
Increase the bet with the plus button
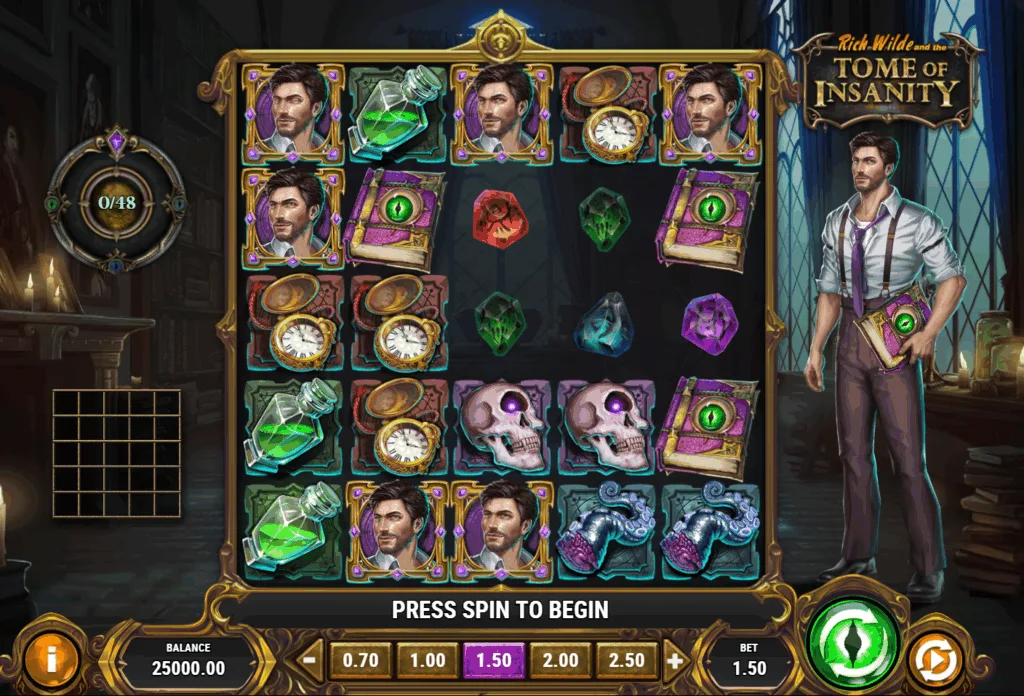click(x=675, y=661)
